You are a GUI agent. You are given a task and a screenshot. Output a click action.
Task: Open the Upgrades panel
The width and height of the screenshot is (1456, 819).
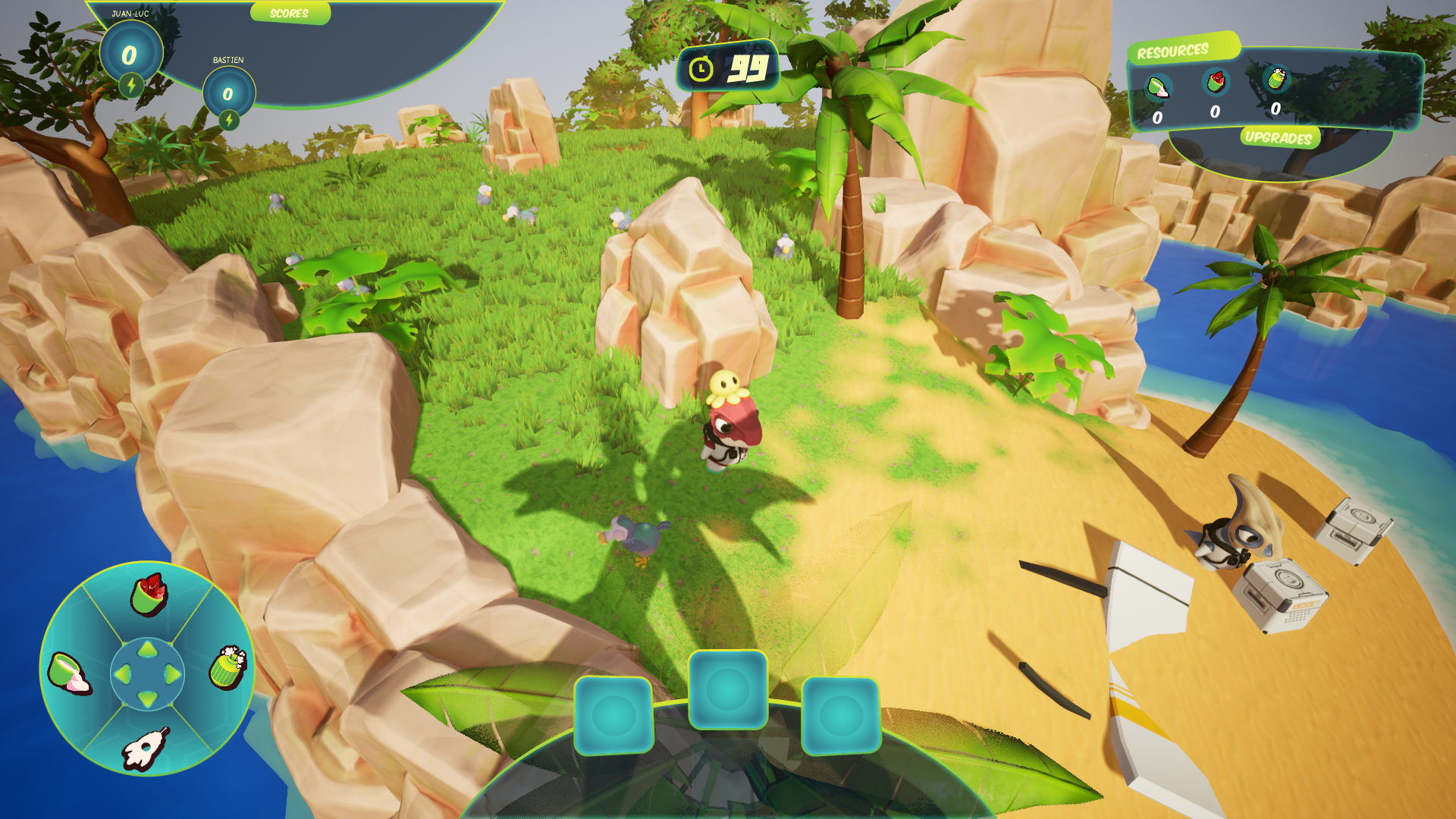(1279, 137)
